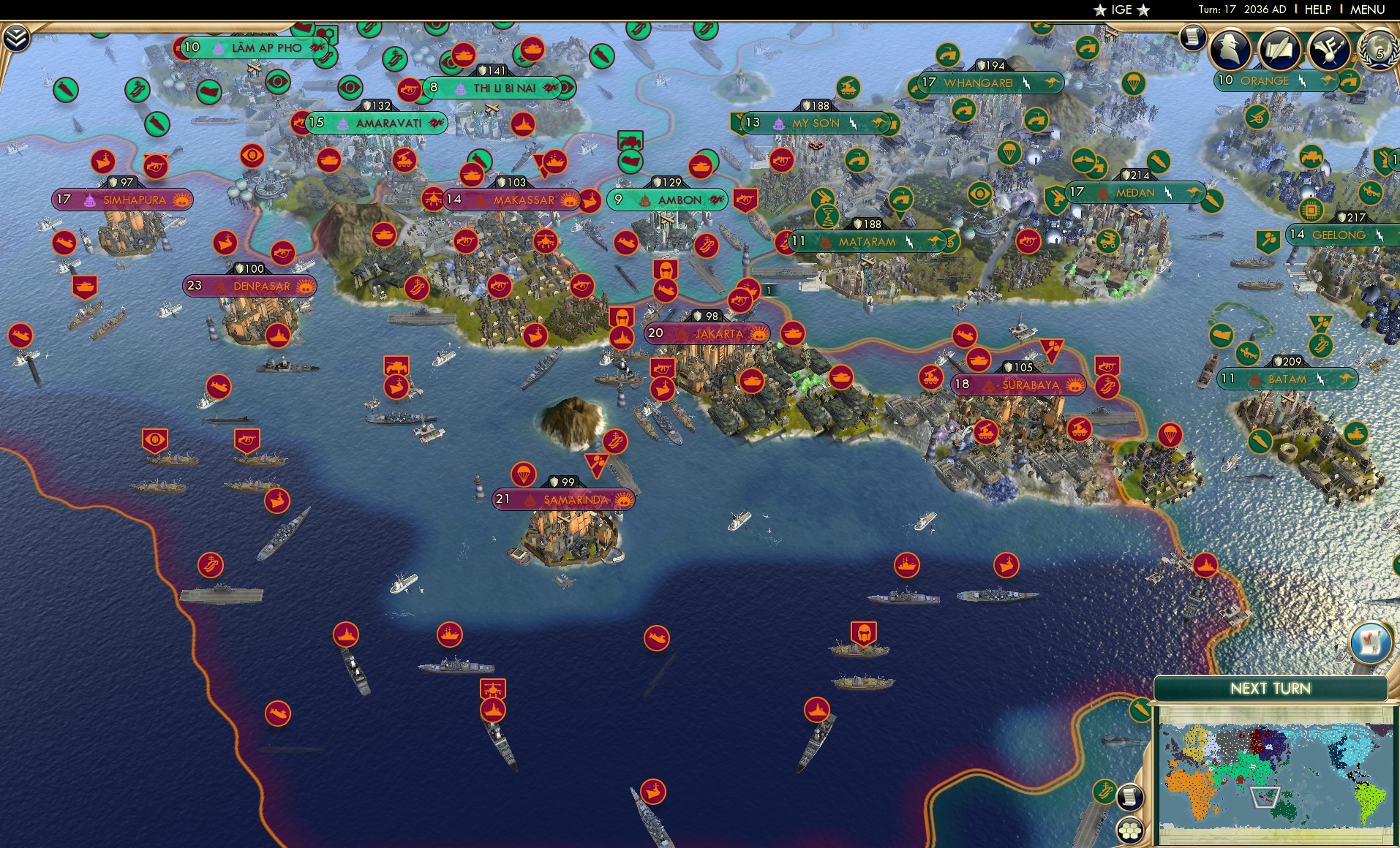The image size is (1400, 848).
Task: Open the espionage overview spy icon
Action: point(1229,50)
